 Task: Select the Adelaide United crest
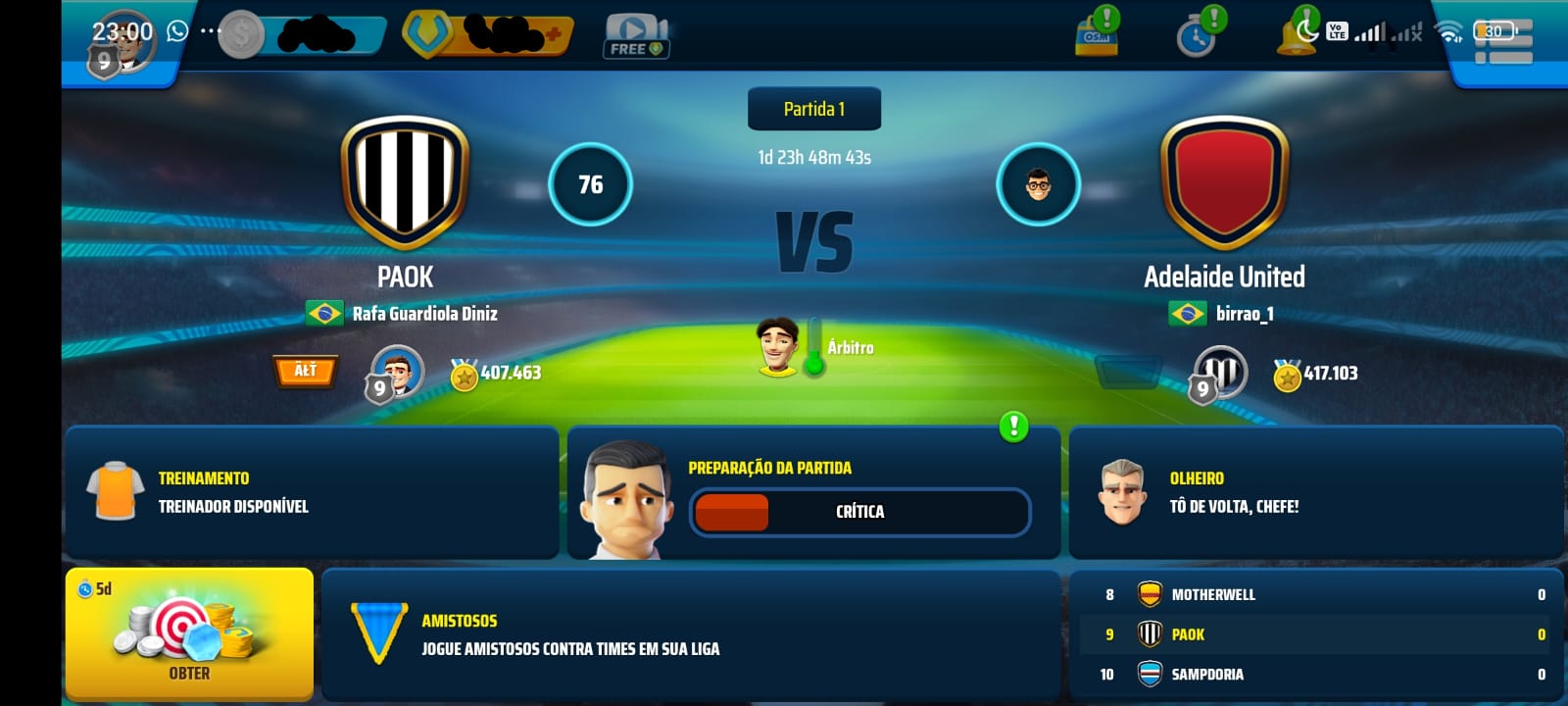1224,182
